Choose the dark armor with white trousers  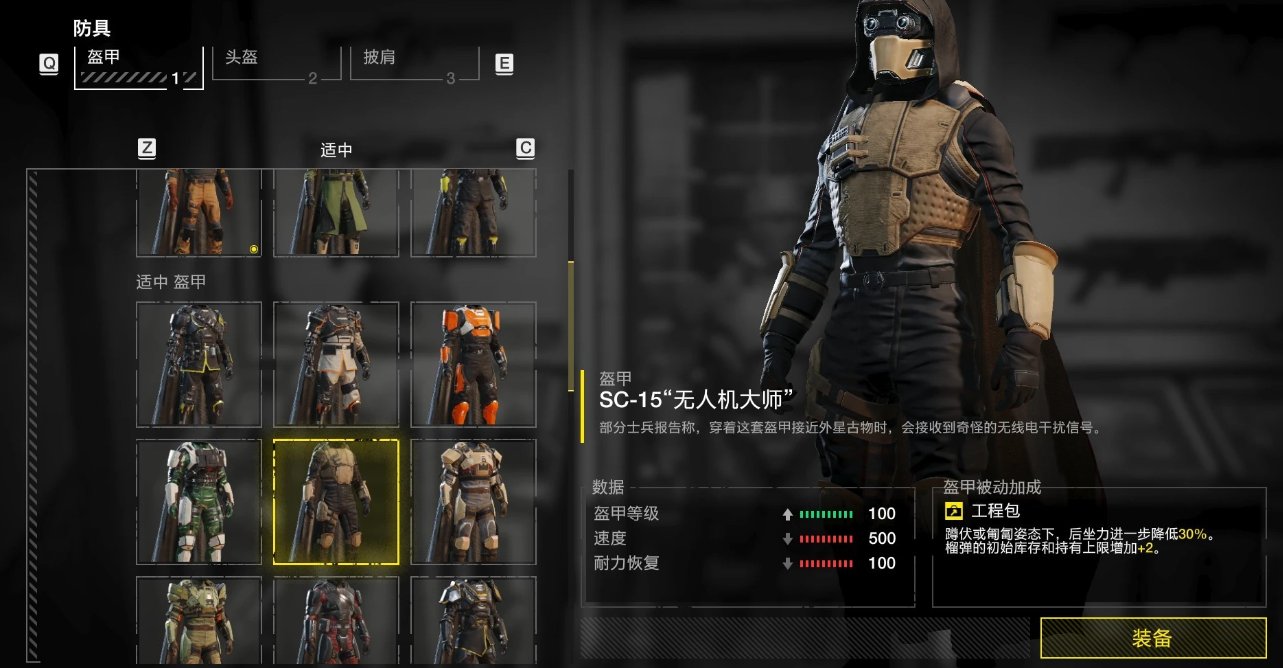[336, 364]
